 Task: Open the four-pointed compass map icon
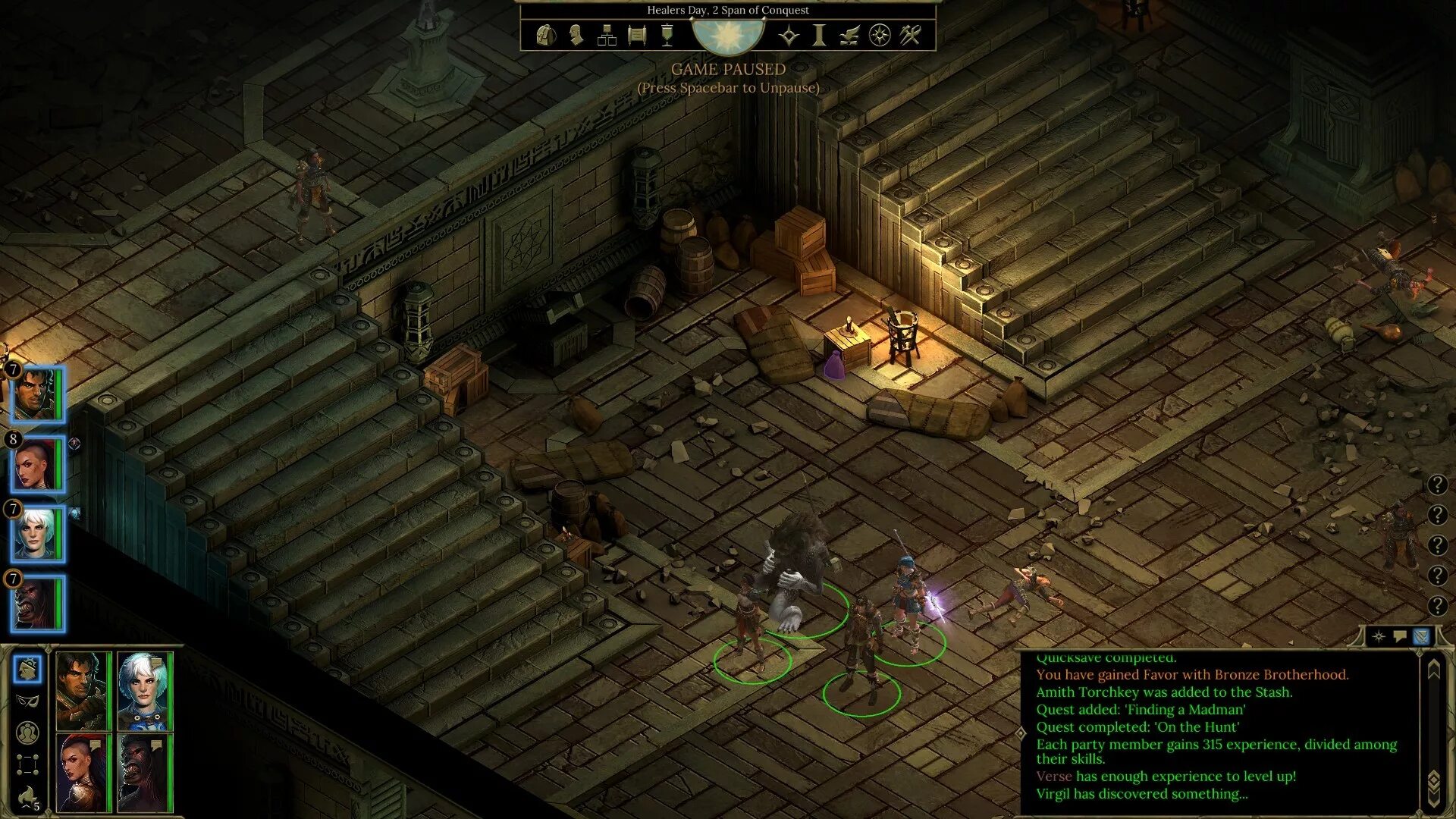[789, 35]
